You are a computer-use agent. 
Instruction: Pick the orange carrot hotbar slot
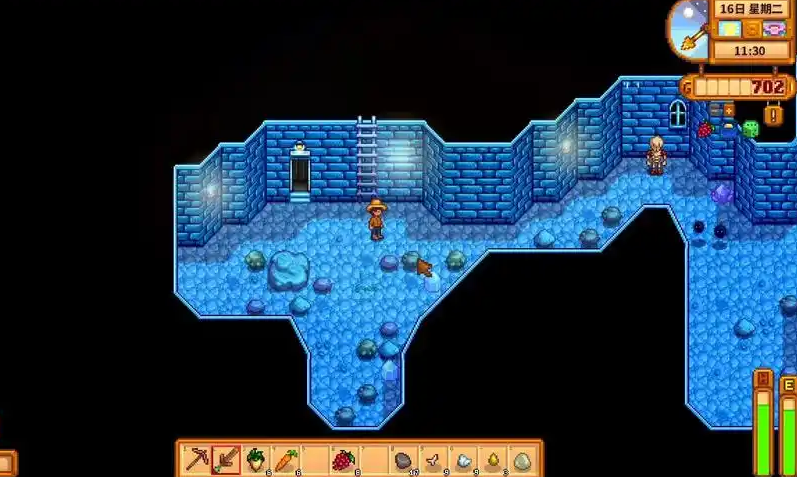click(x=285, y=460)
